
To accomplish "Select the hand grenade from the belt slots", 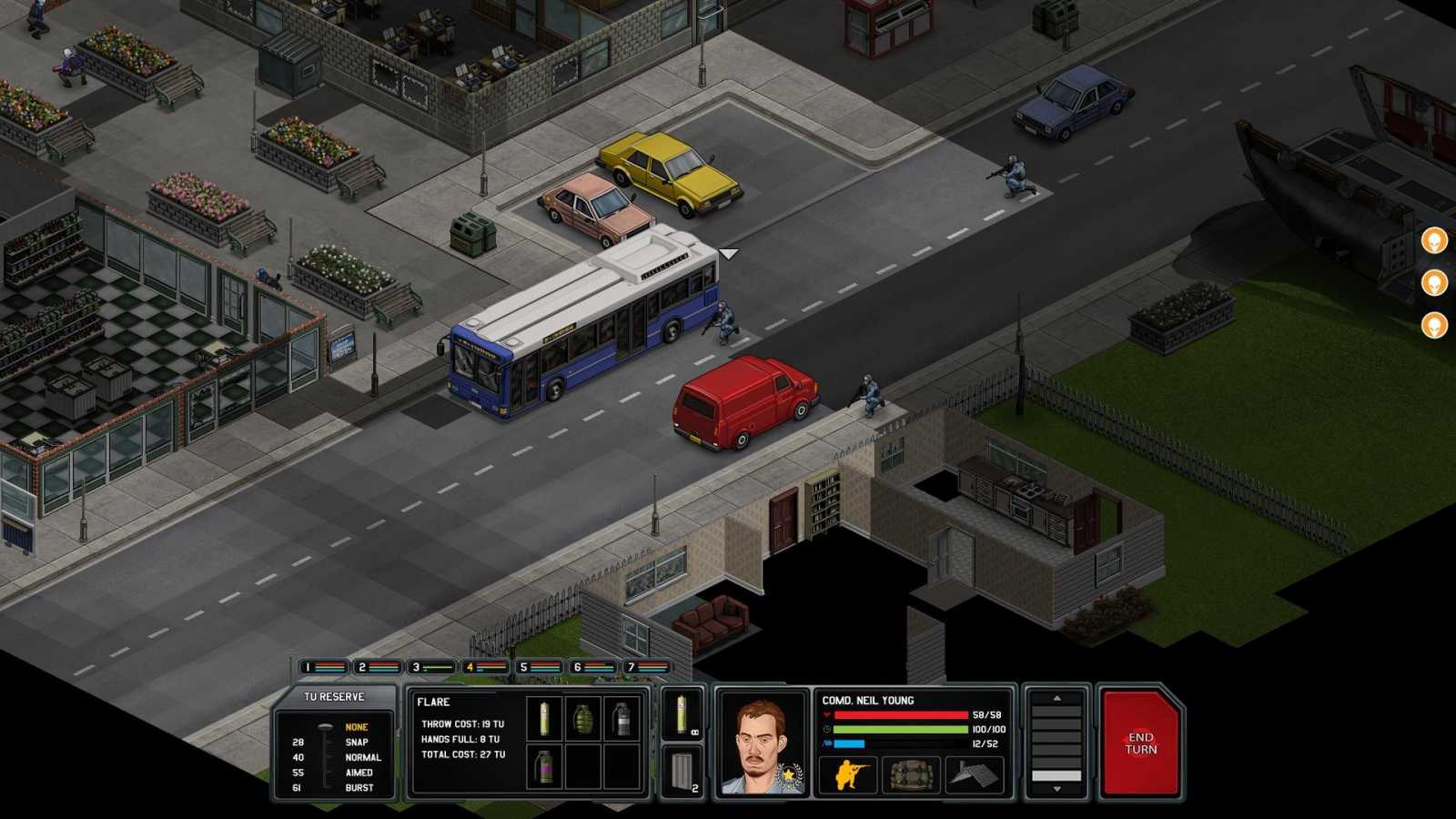I will [x=583, y=719].
